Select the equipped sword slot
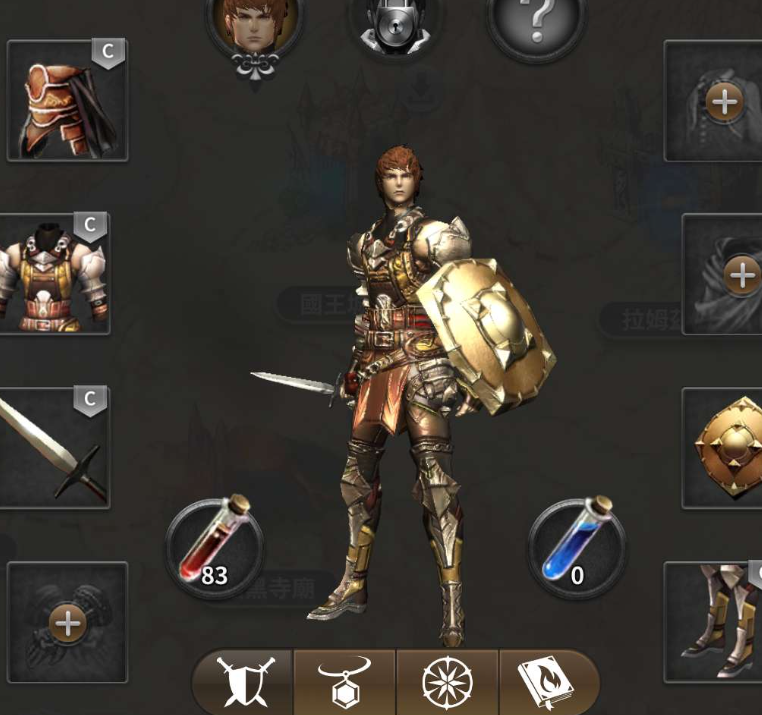The image size is (762, 715). pos(55,447)
